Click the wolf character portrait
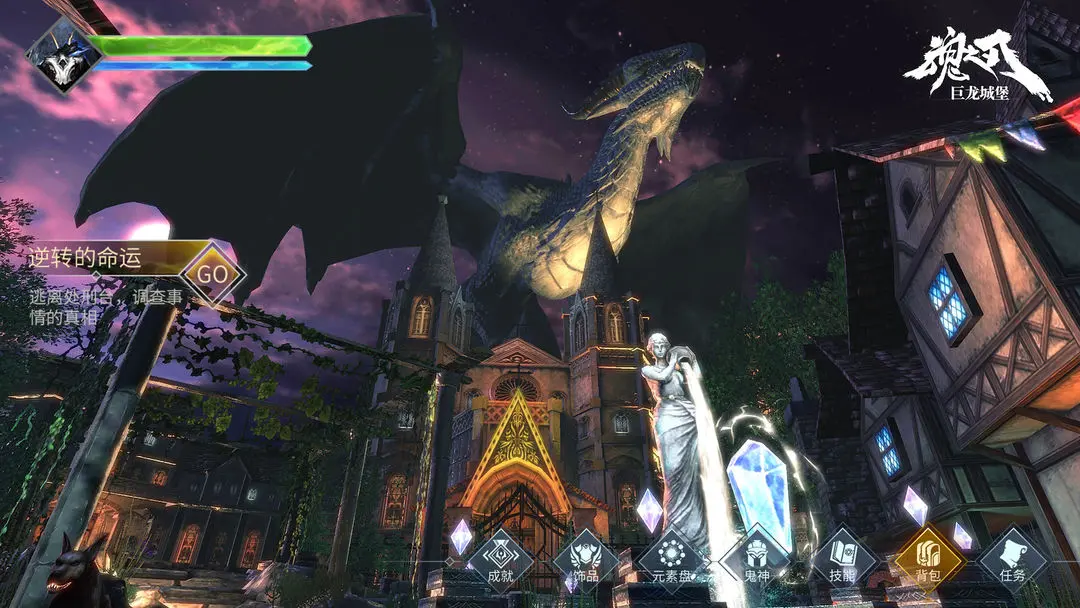This screenshot has height=608, width=1080. pos(62,55)
